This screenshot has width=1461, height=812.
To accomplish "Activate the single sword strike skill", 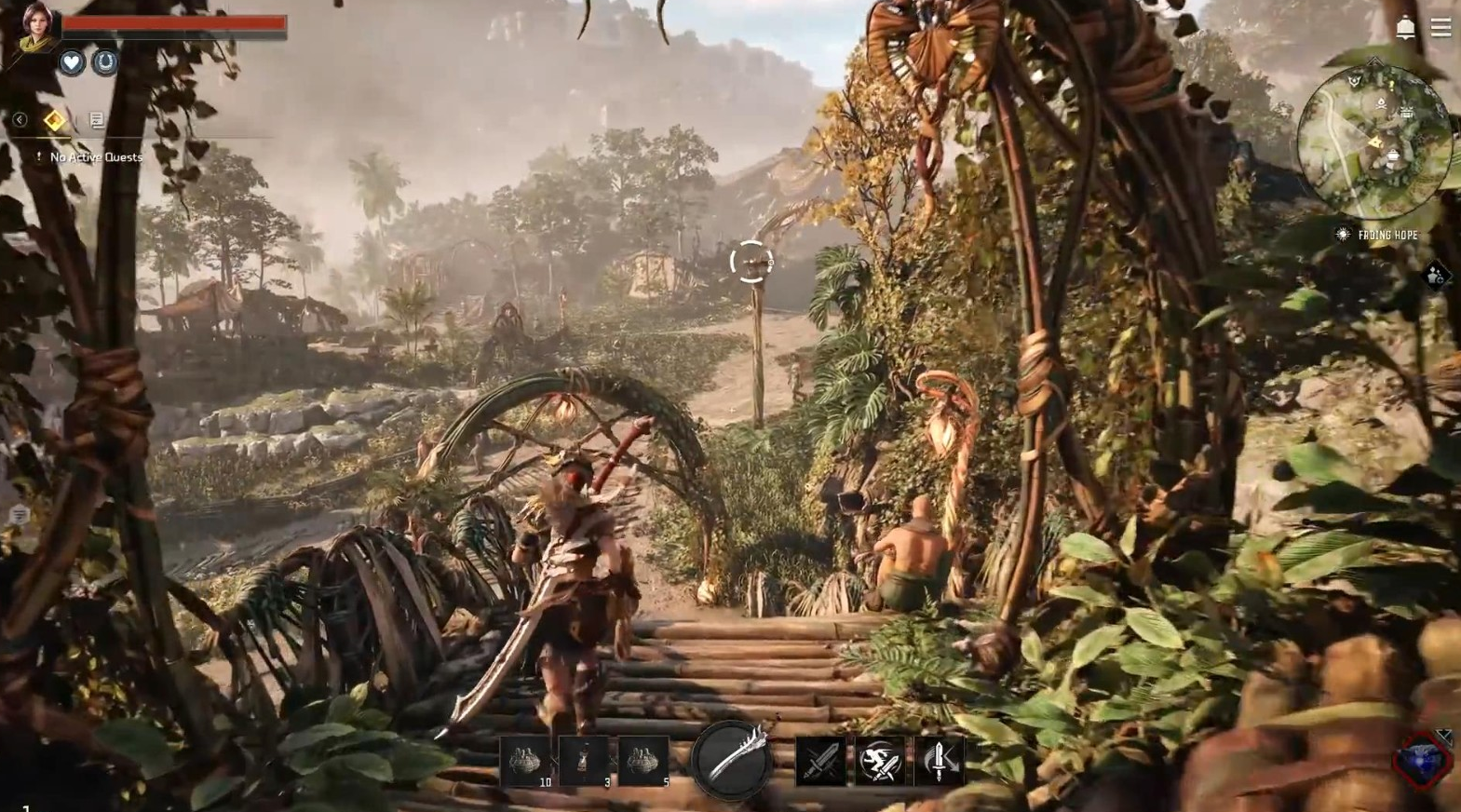I will 820,762.
